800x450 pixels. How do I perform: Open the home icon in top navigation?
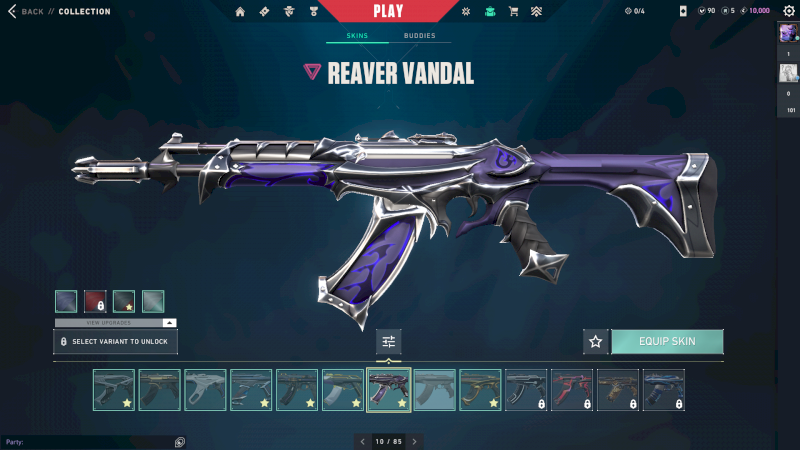[240, 11]
